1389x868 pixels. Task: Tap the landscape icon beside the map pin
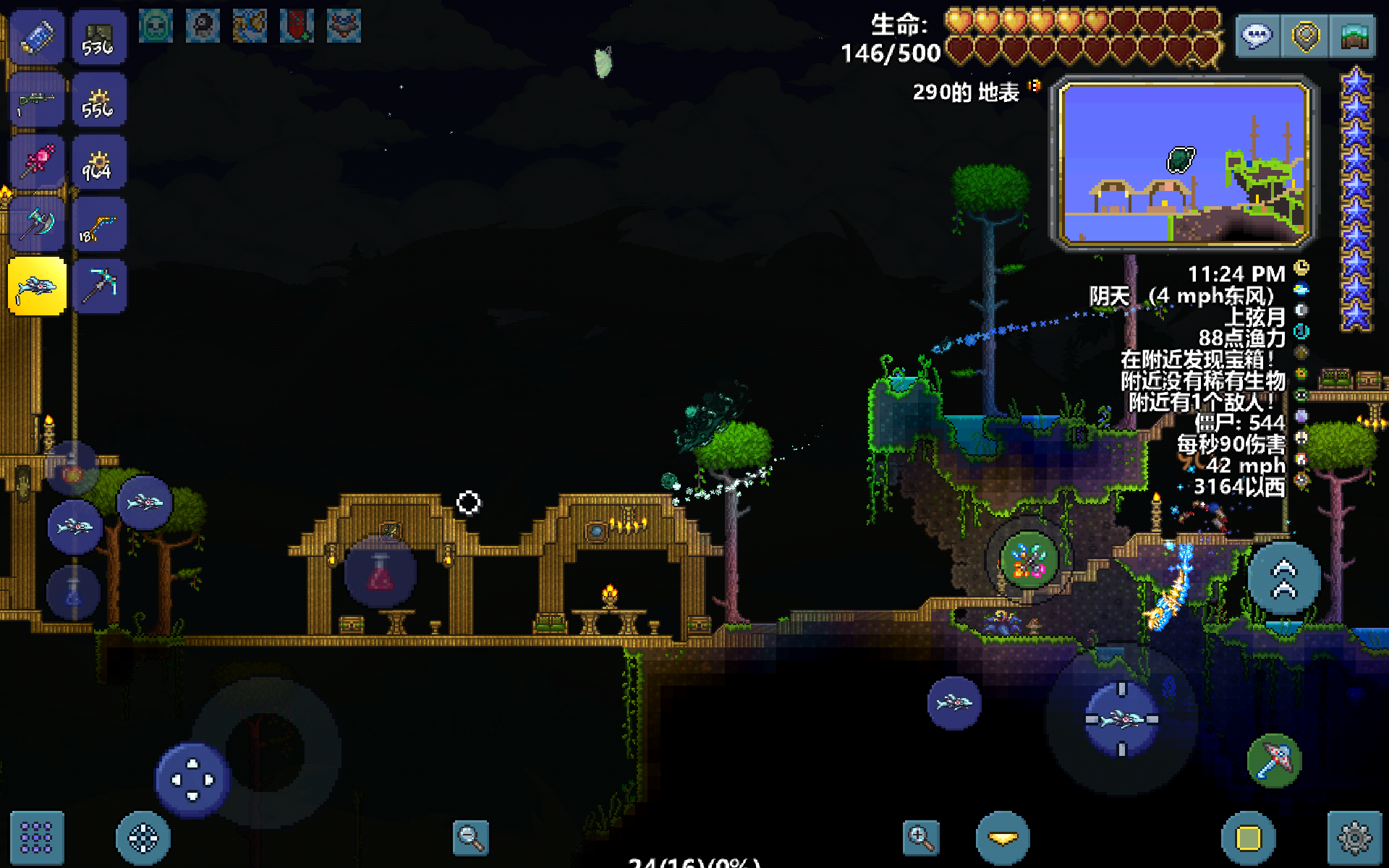point(1354,36)
